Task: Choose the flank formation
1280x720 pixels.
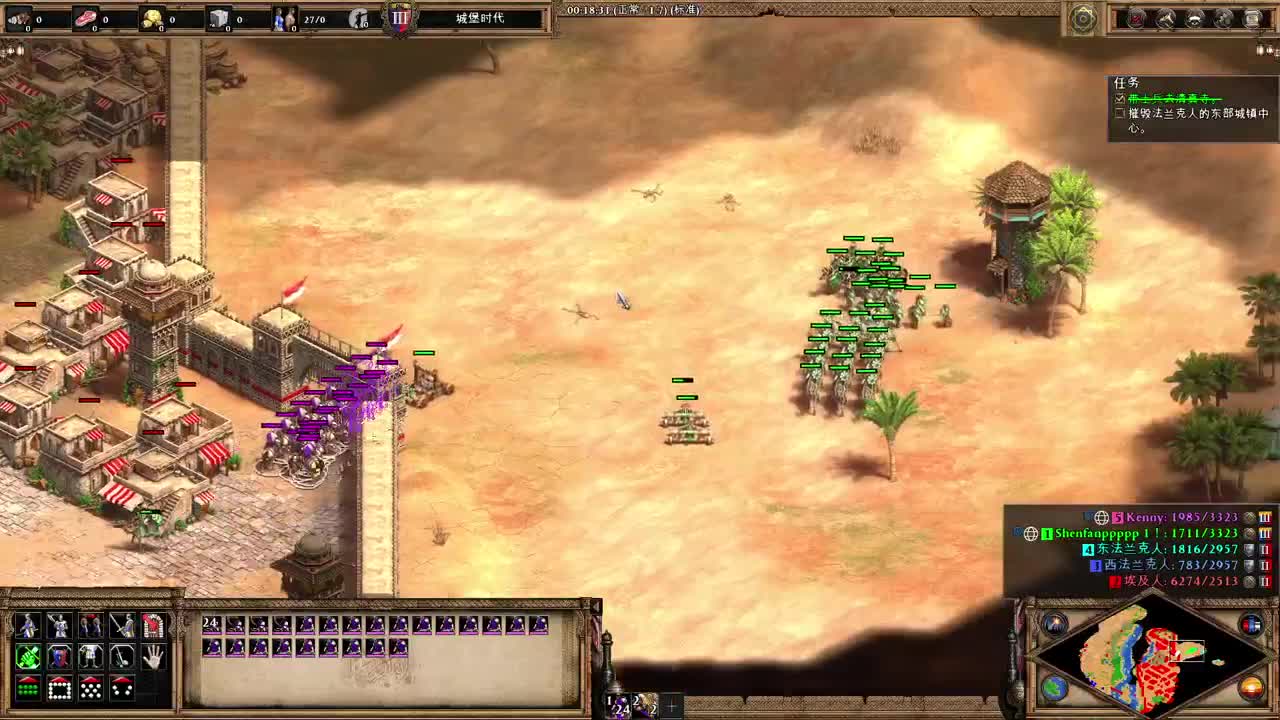Action: coord(122,688)
